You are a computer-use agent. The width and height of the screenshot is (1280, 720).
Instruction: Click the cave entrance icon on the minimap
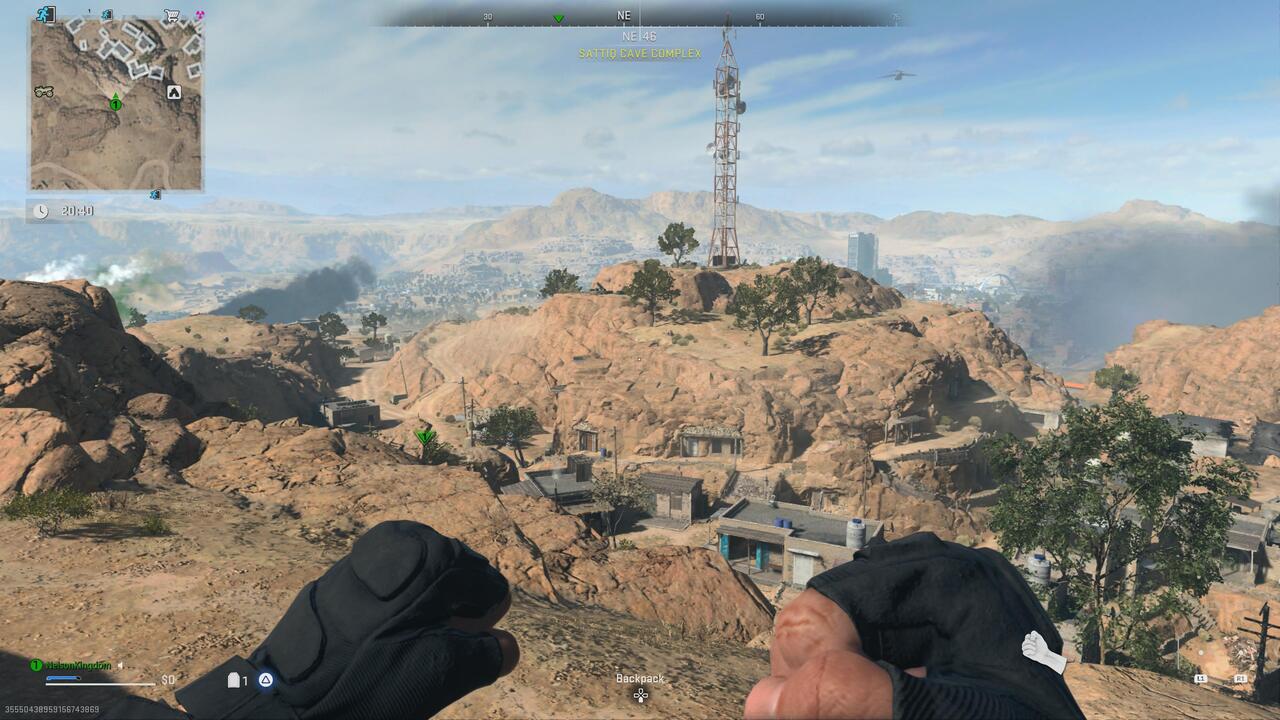[x=174, y=93]
